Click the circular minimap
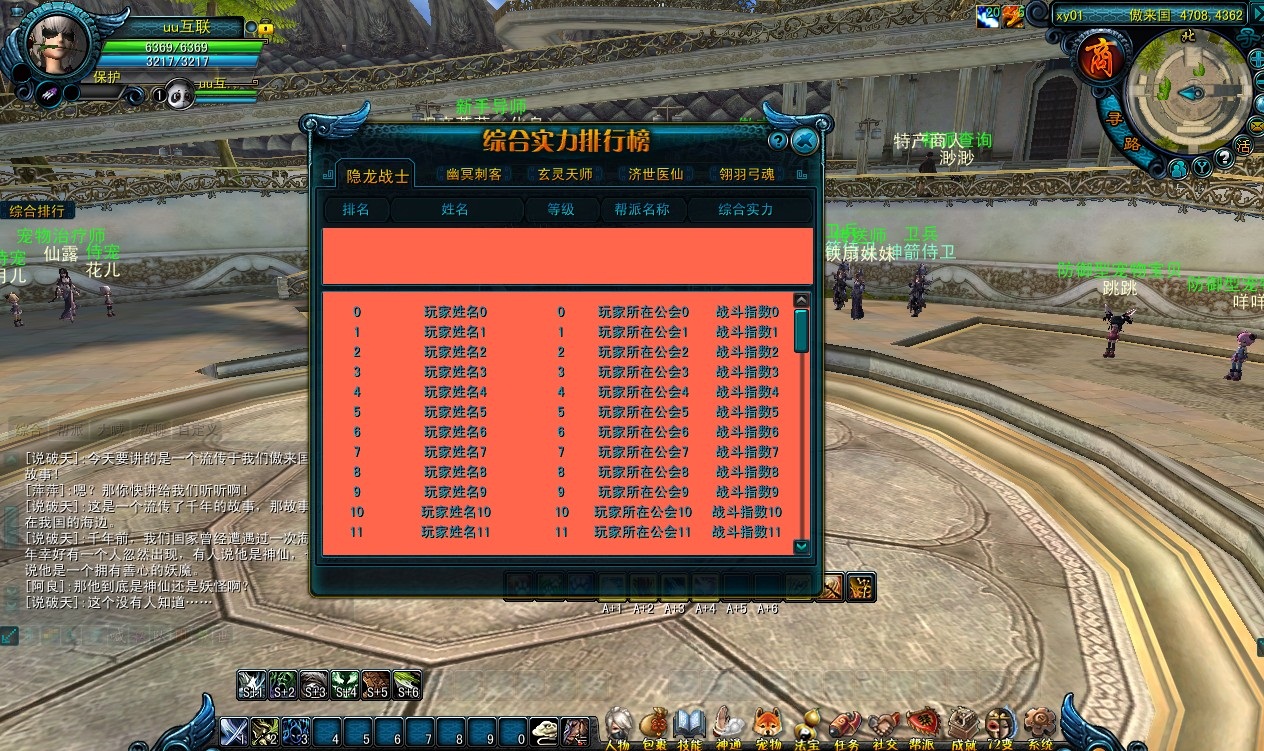Image resolution: width=1264 pixels, height=751 pixels. pos(1188,92)
